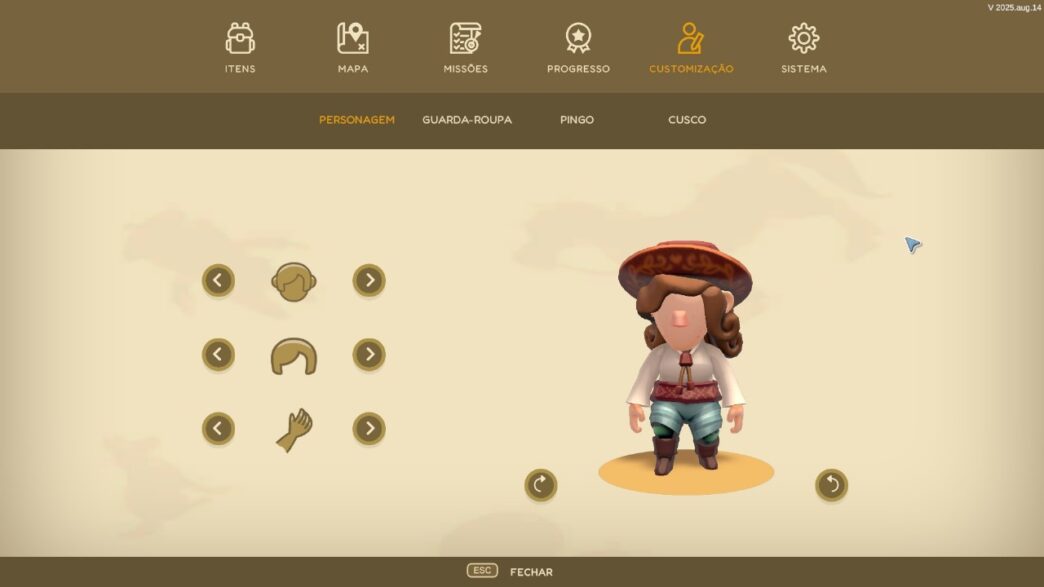Choose the next hair style
Screen dimensions: 1044x587
point(369,354)
